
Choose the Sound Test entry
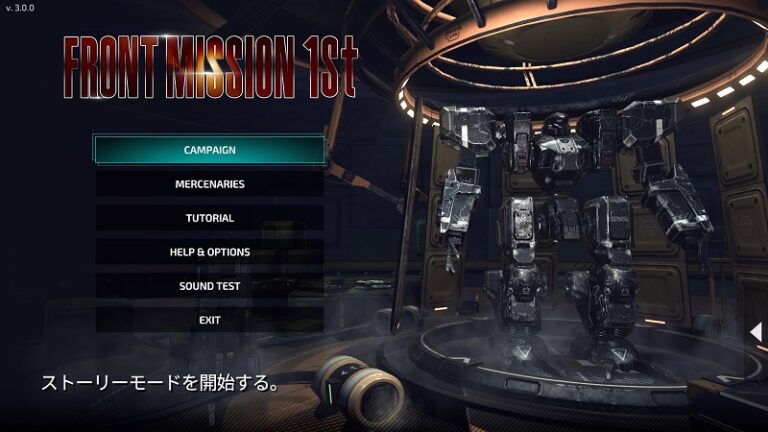pos(210,286)
